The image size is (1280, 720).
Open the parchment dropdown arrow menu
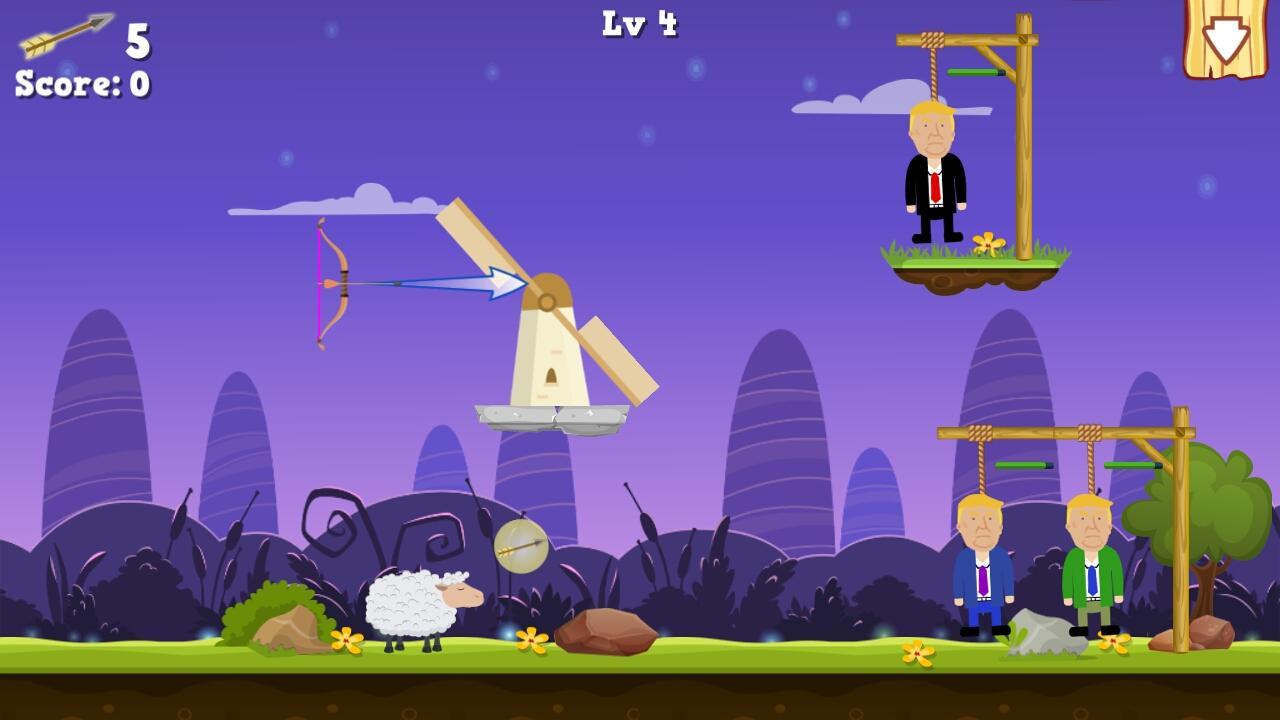(1225, 38)
